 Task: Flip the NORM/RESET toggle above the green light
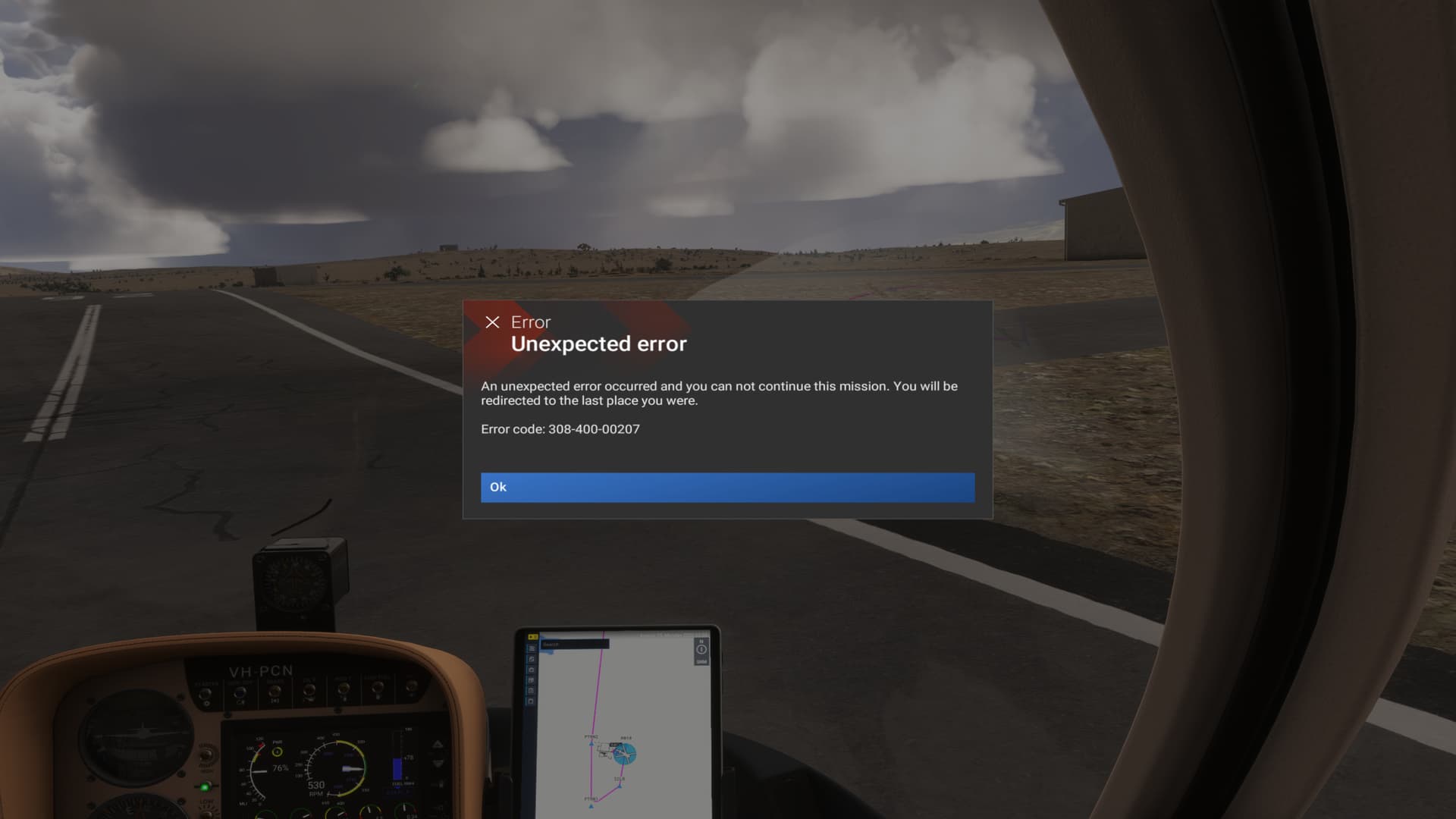coord(206,756)
